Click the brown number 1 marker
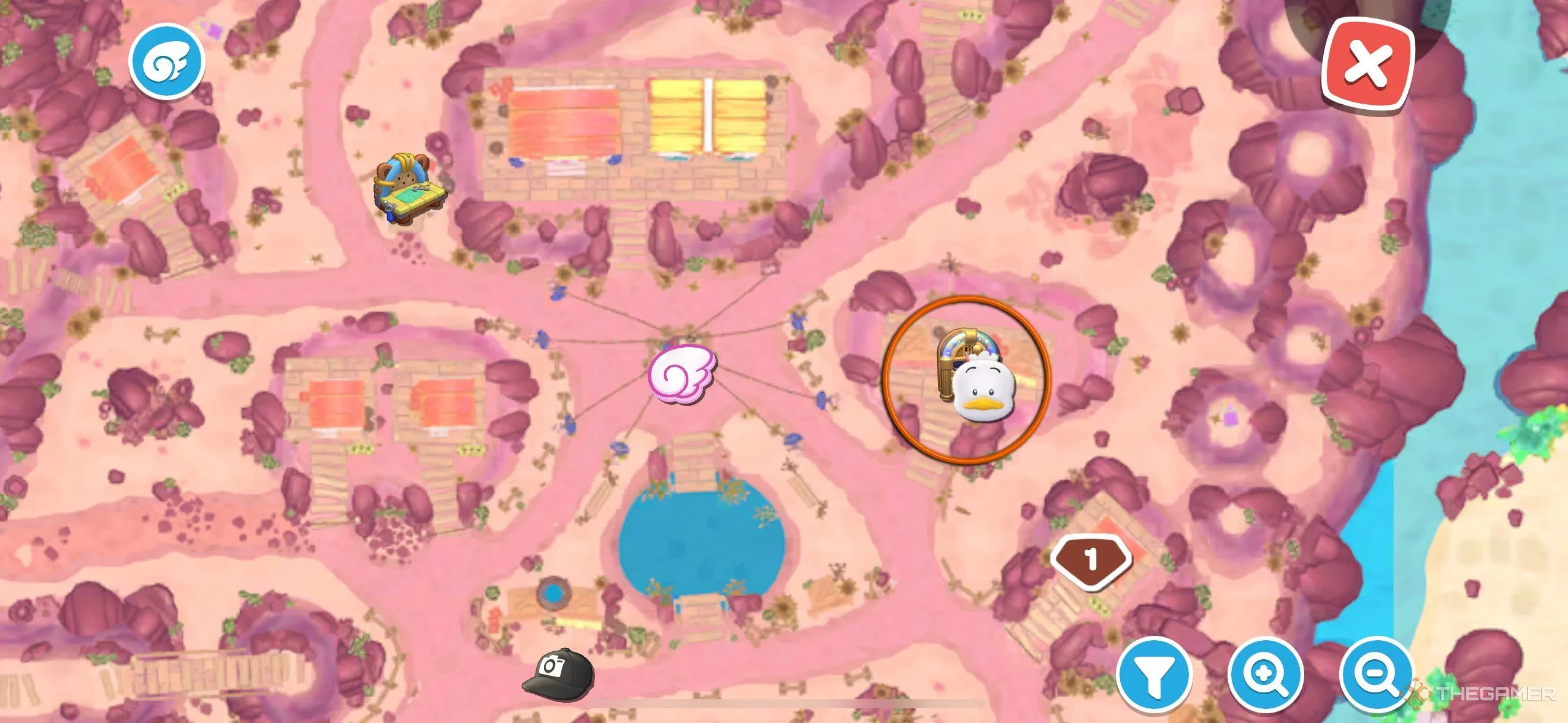This screenshot has width=1568, height=723. [1091, 559]
